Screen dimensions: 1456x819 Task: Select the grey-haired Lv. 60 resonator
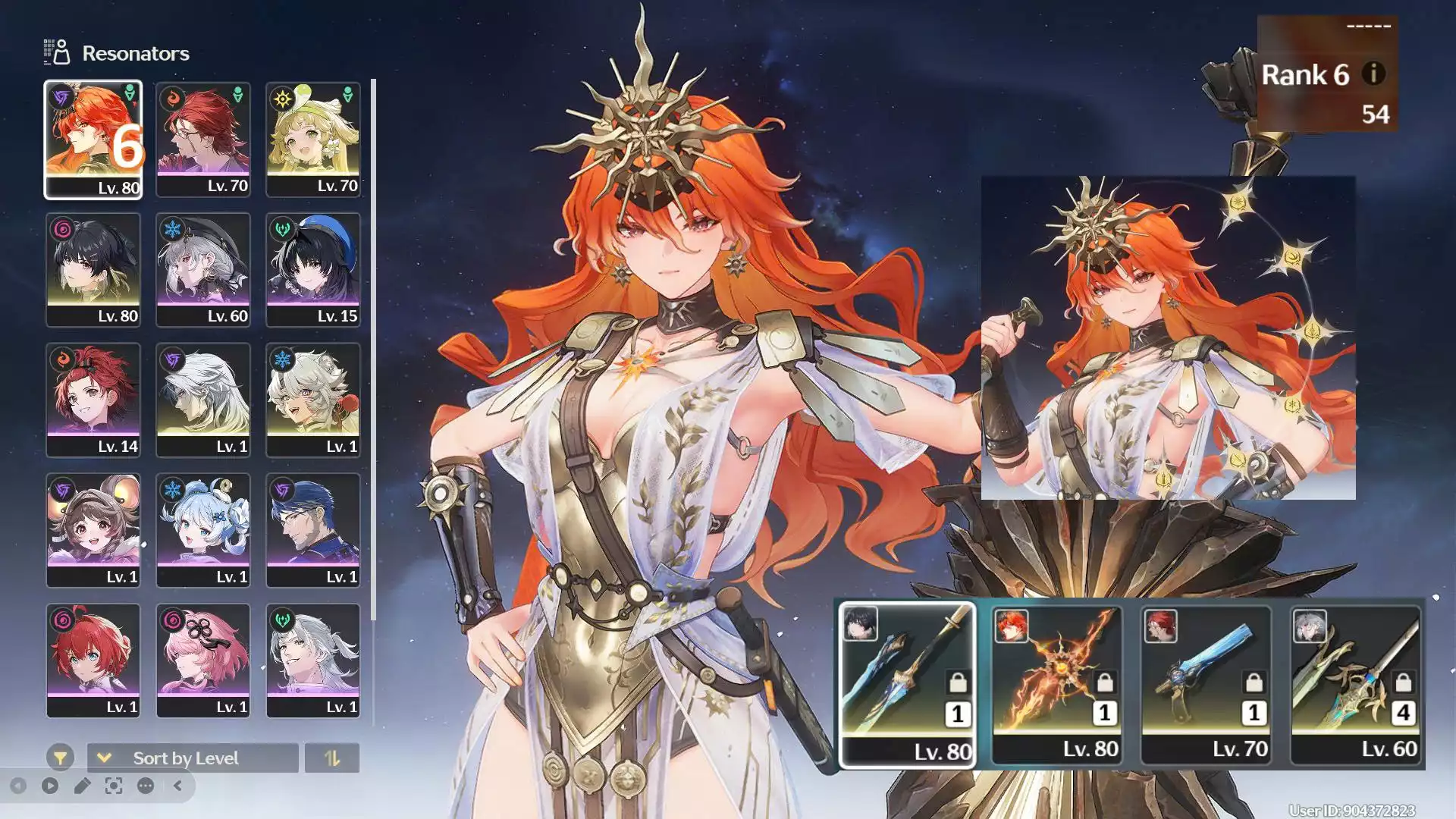click(202, 270)
